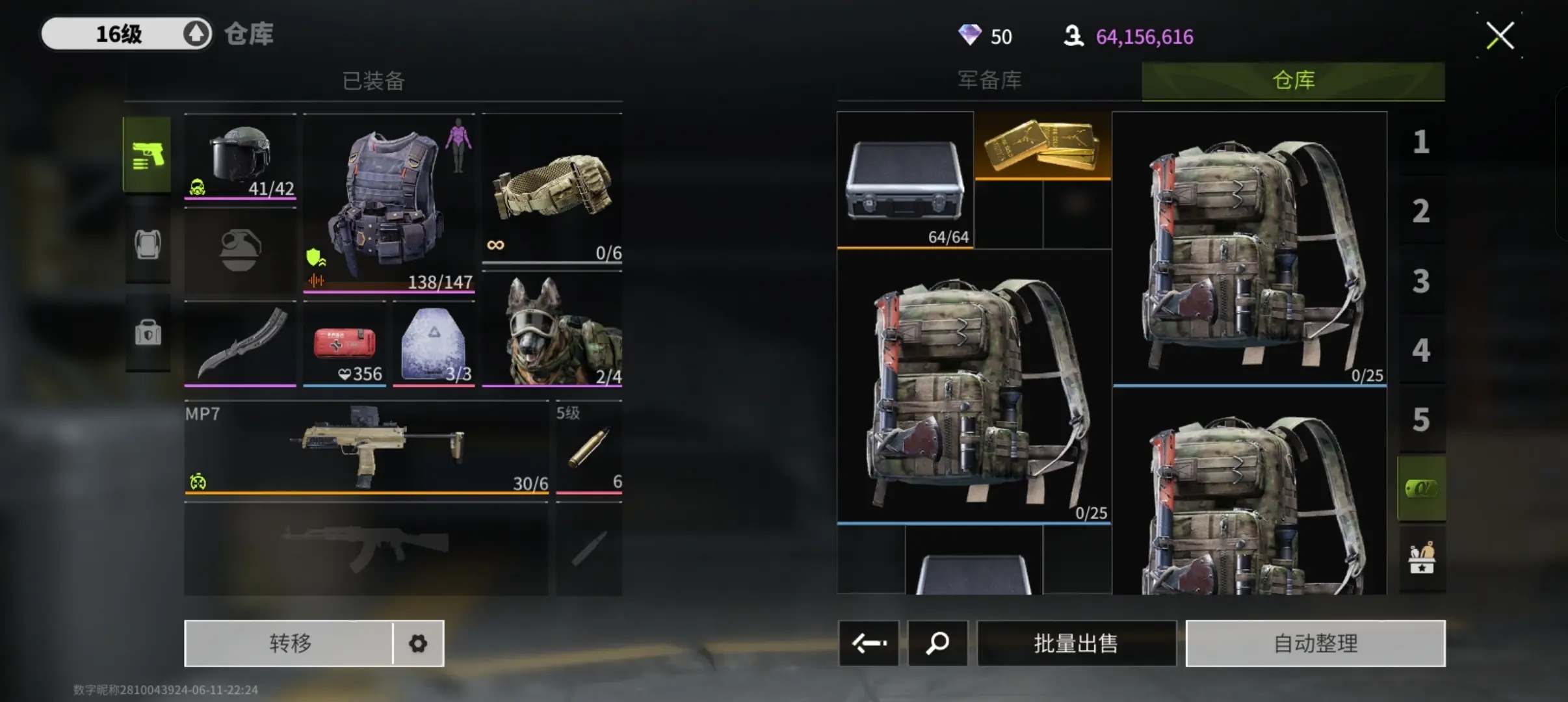Image resolution: width=1568 pixels, height=702 pixels.
Task: Open transfer settings gear
Action: point(418,643)
